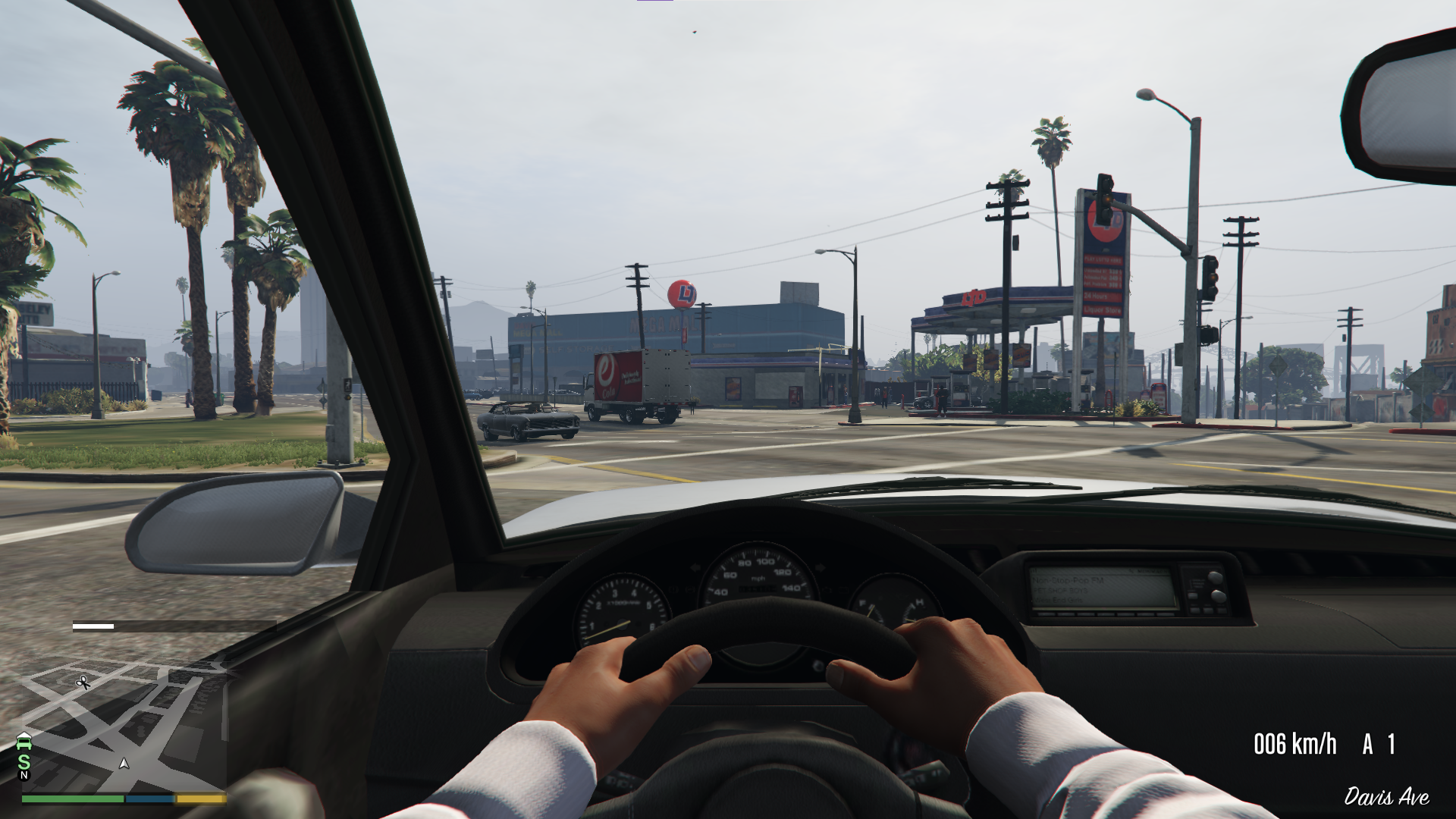The height and width of the screenshot is (819, 1456).
Task: Click the black N compass marker on minimap
Action: click(24, 776)
